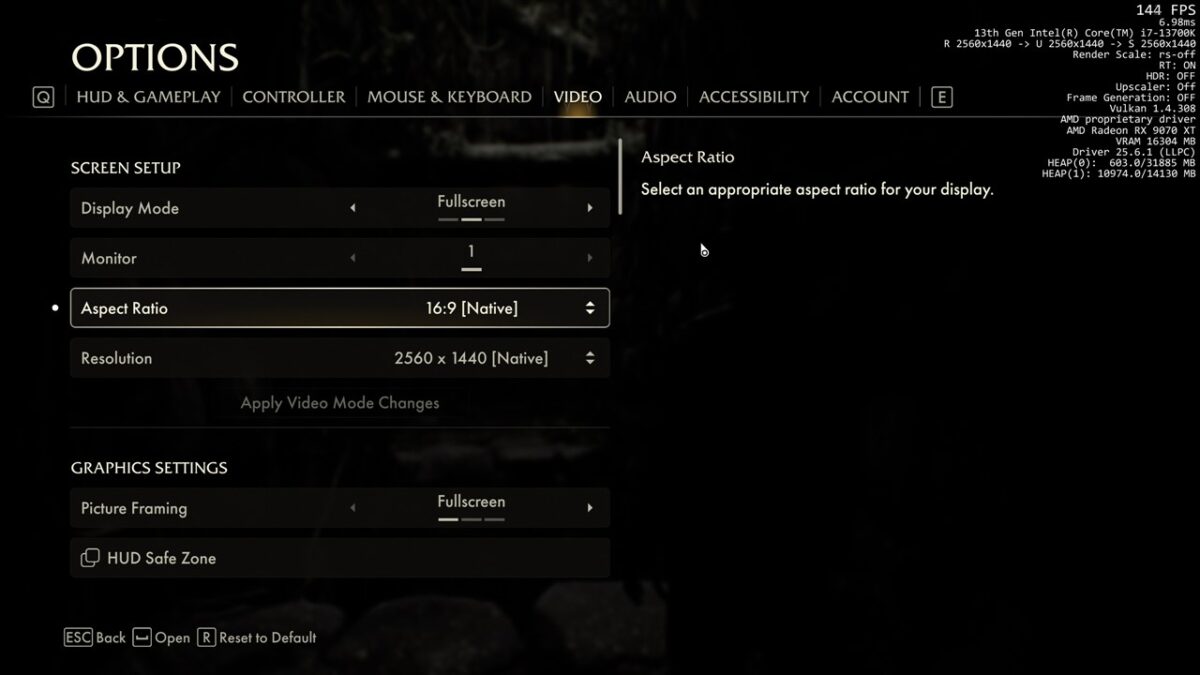This screenshot has width=1200, height=675.
Task: Choose Reset to Default
Action: (257, 637)
